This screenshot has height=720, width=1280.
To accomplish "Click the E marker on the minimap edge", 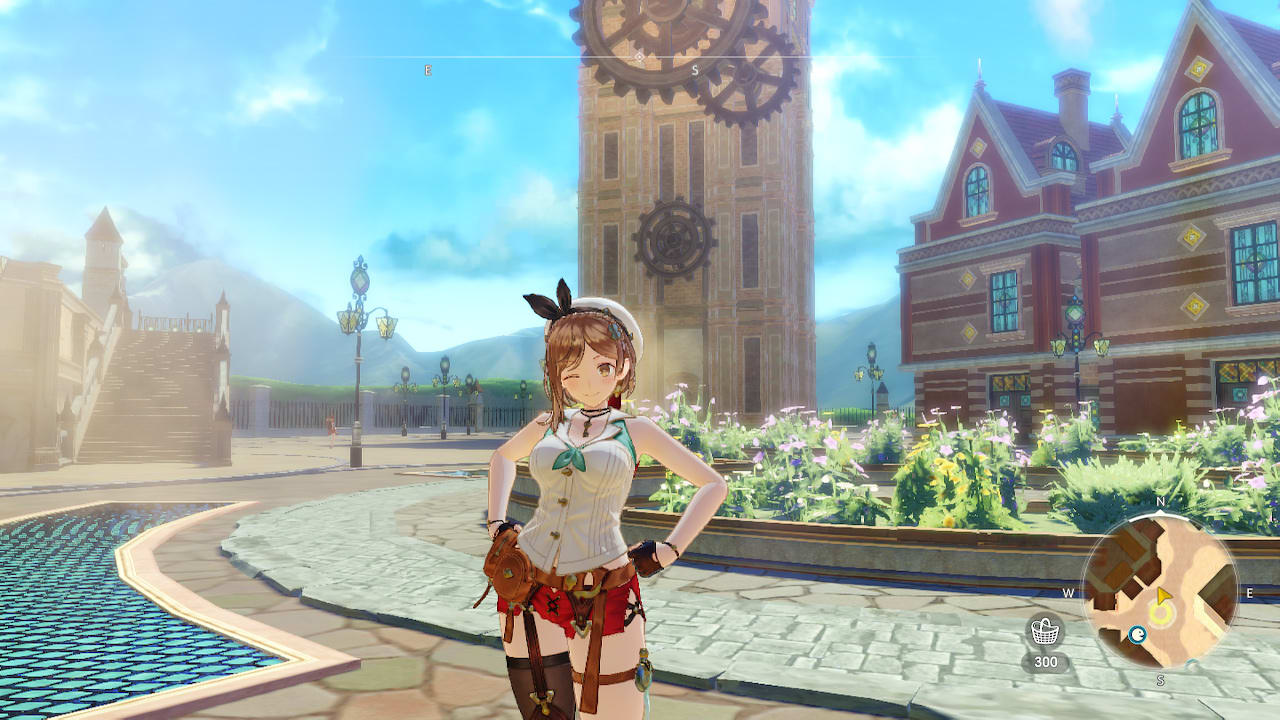I will click(1249, 592).
